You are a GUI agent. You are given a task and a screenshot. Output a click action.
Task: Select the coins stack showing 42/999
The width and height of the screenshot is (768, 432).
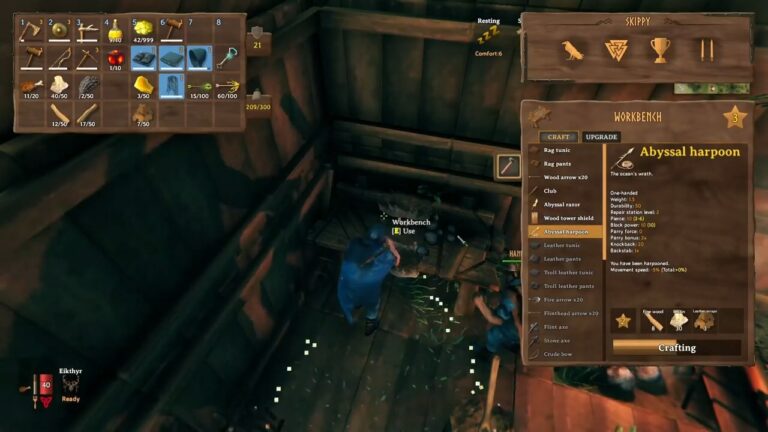click(144, 31)
